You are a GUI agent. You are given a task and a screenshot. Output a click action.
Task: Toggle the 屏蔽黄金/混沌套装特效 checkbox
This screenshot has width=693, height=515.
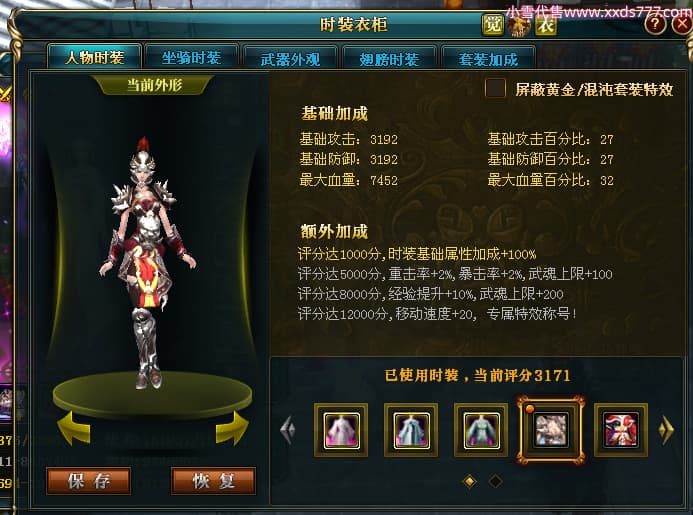point(495,89)
